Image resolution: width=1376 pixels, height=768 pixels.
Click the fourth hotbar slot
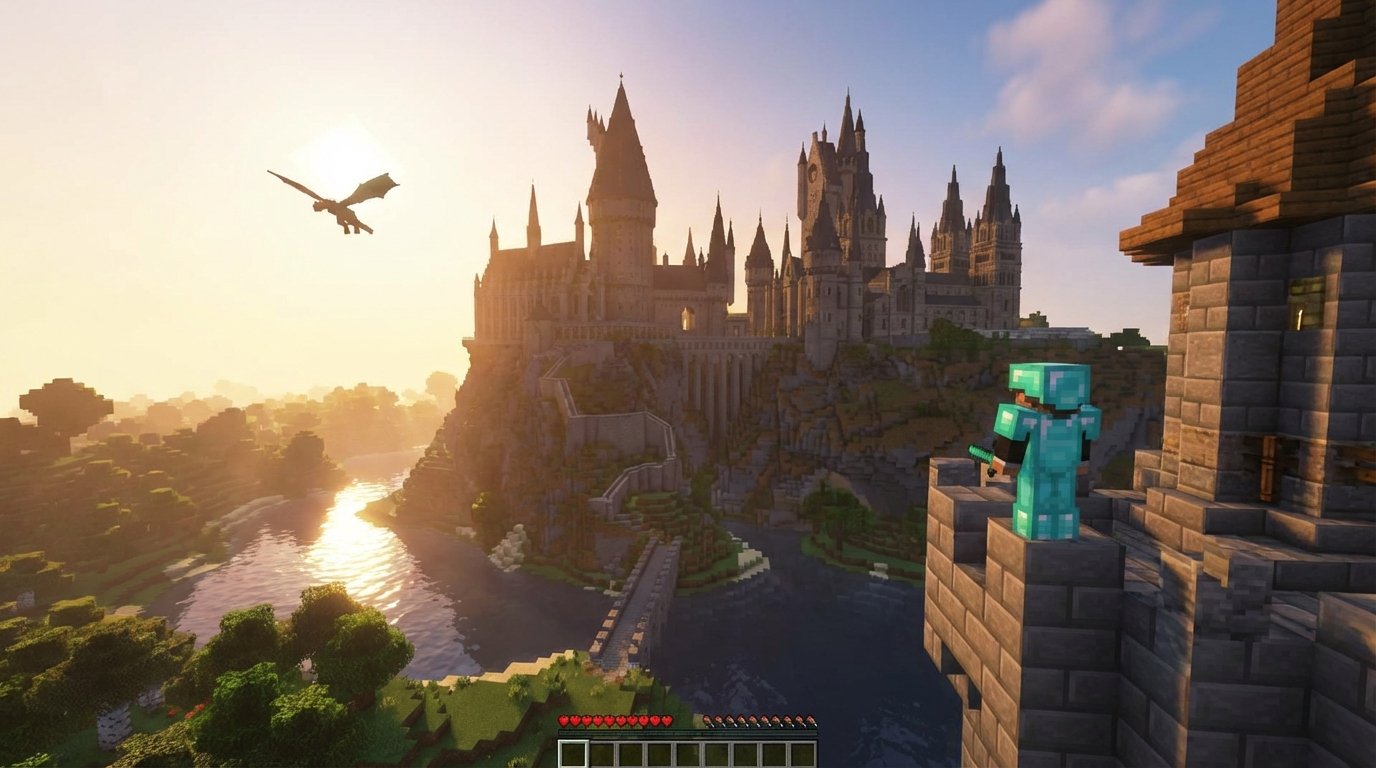[659, 751]
